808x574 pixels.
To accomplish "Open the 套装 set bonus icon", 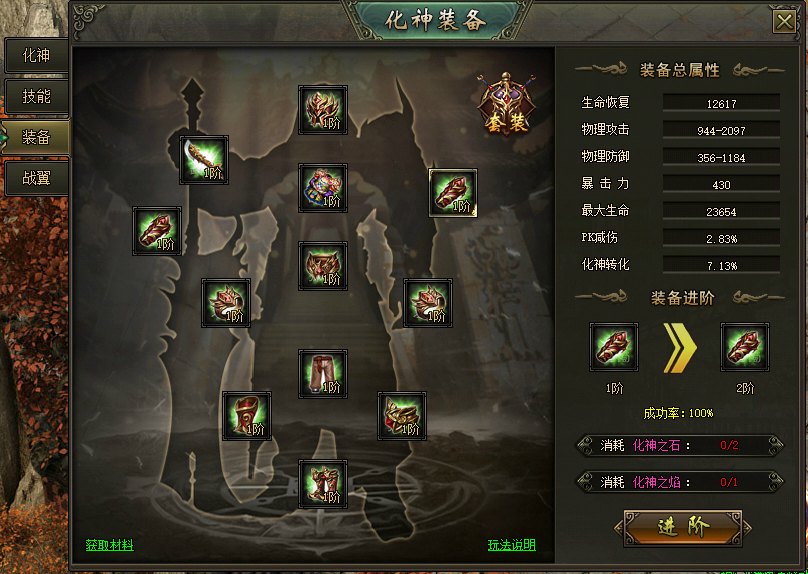I will [505, 104].
